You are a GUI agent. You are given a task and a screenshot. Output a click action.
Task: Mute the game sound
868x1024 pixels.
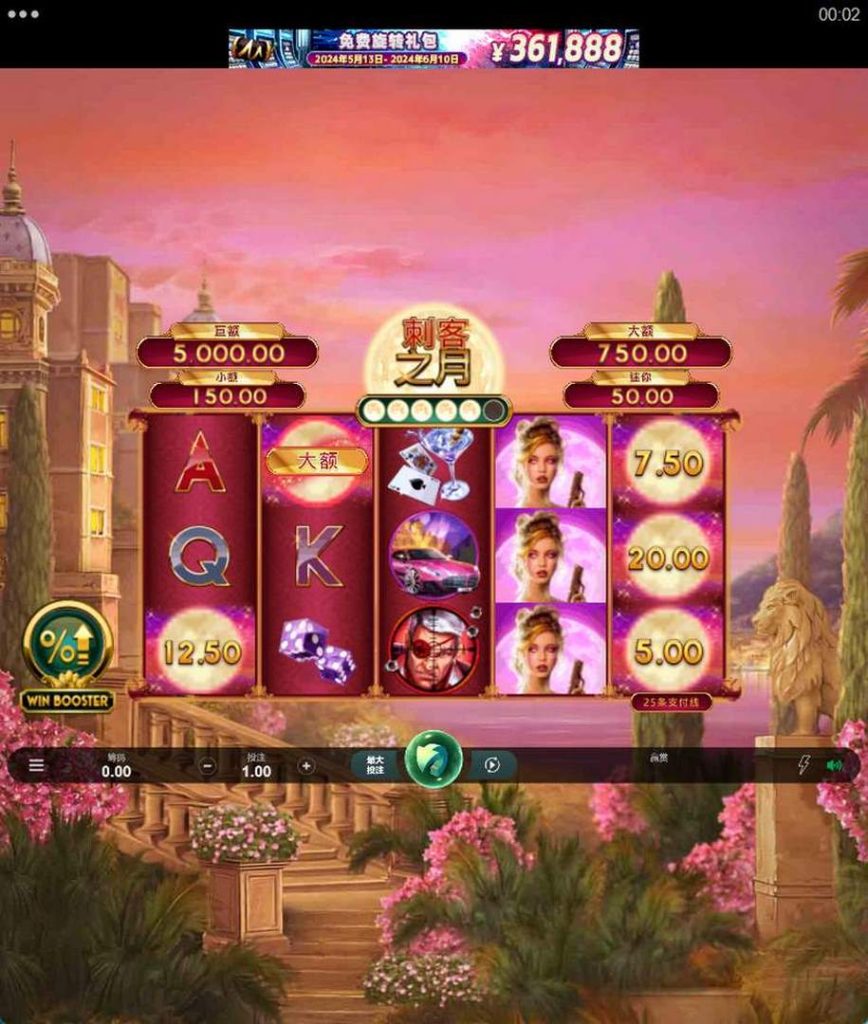tap(834, 766)
